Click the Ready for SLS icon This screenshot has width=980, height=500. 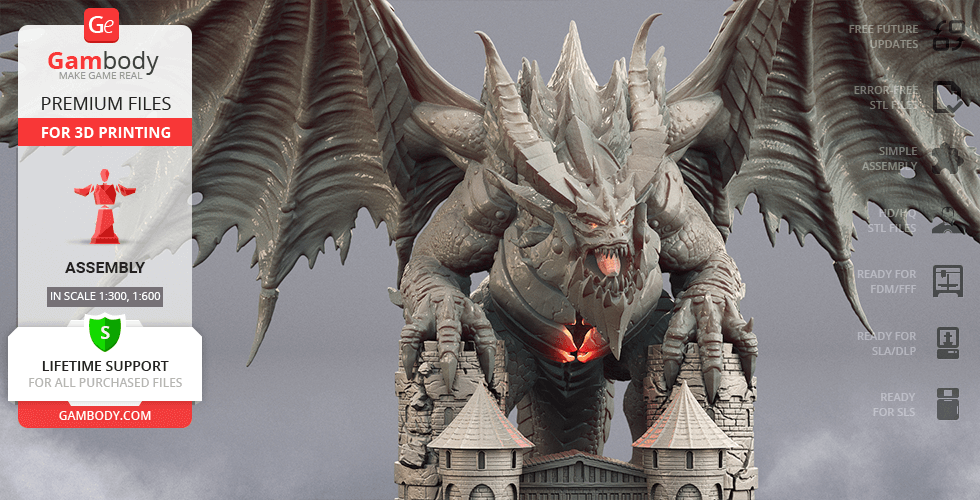(946, 404)
